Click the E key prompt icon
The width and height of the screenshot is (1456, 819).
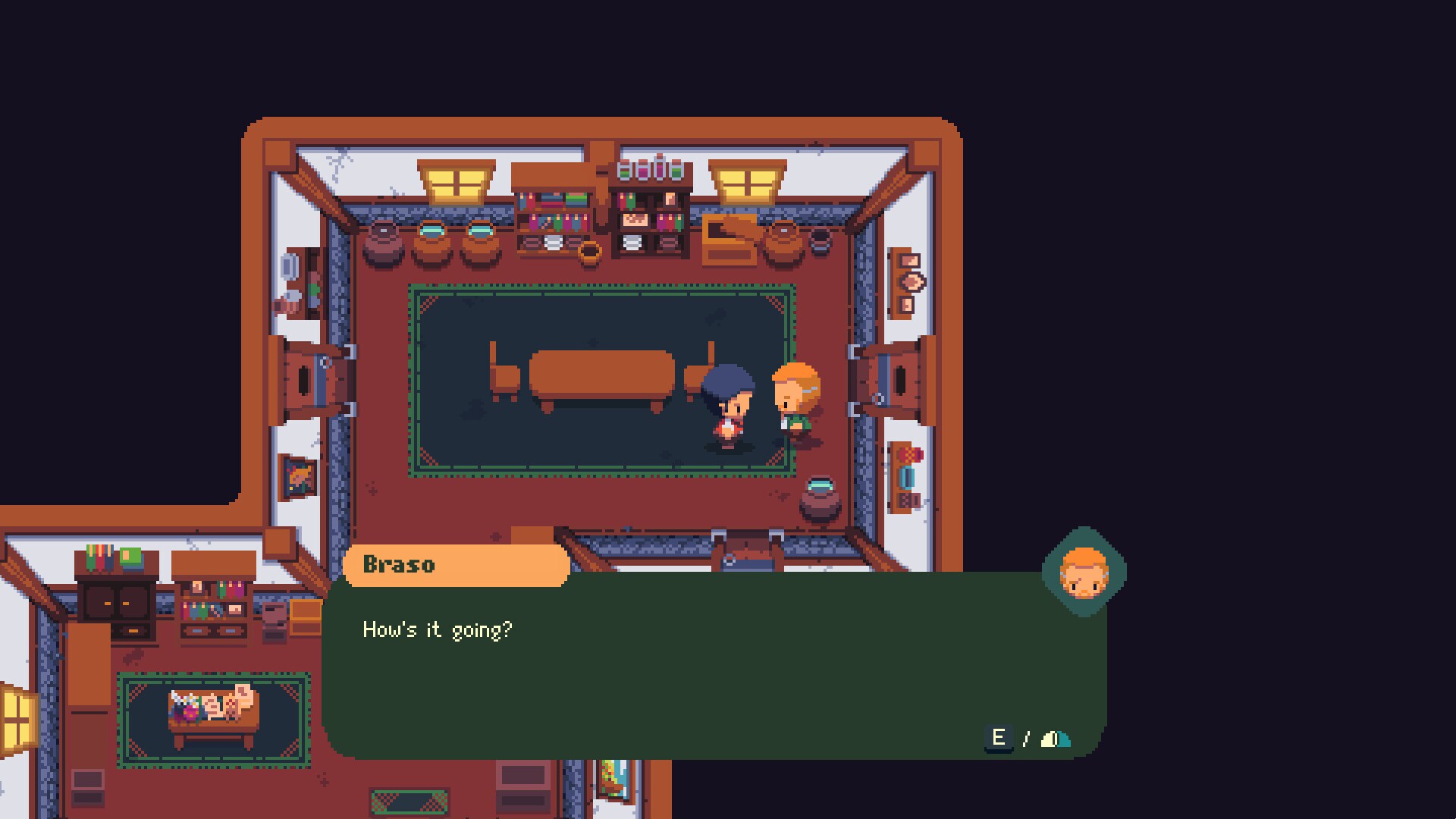(999, 738)
